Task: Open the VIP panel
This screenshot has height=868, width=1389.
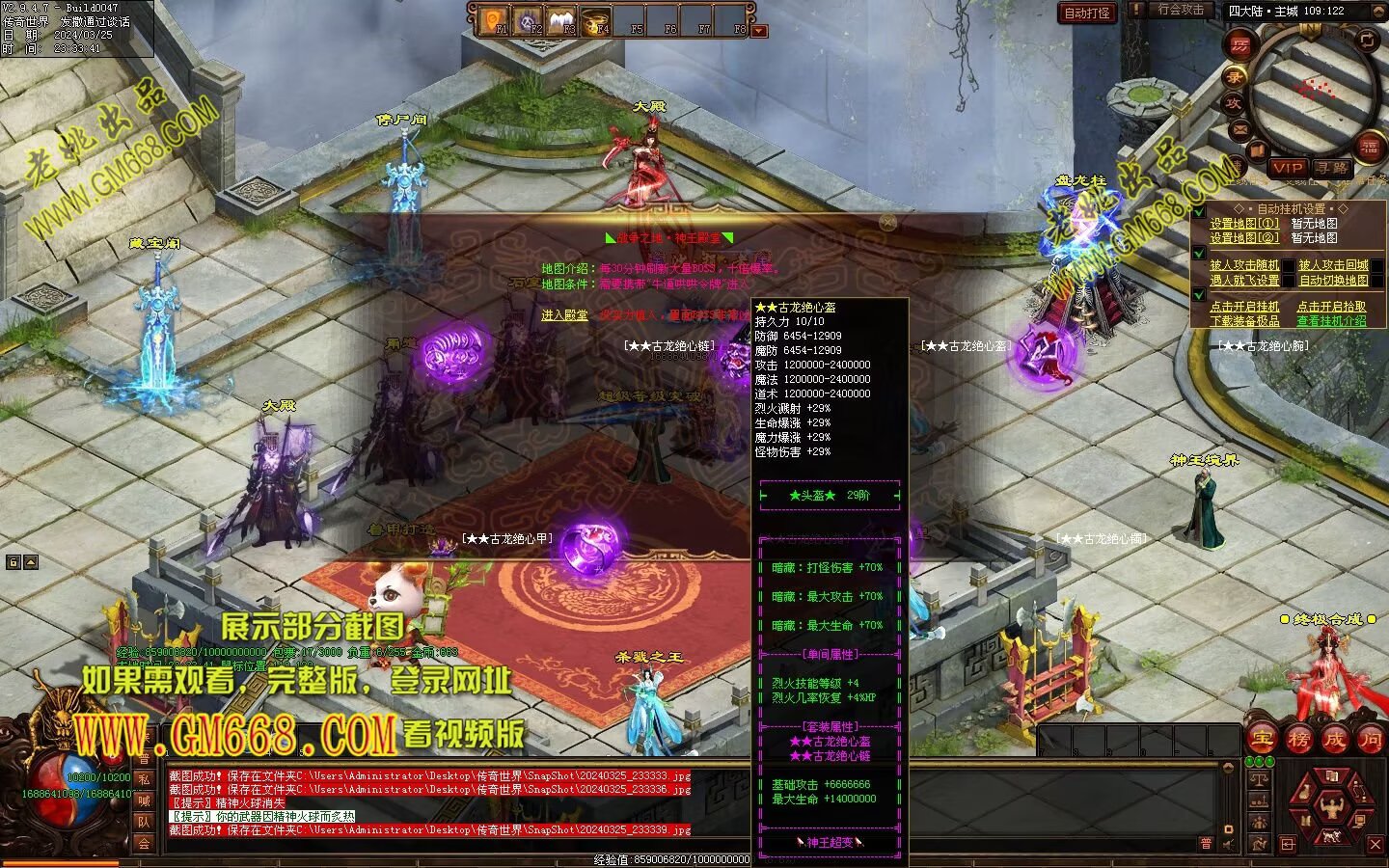Action: pos(1287,168)
